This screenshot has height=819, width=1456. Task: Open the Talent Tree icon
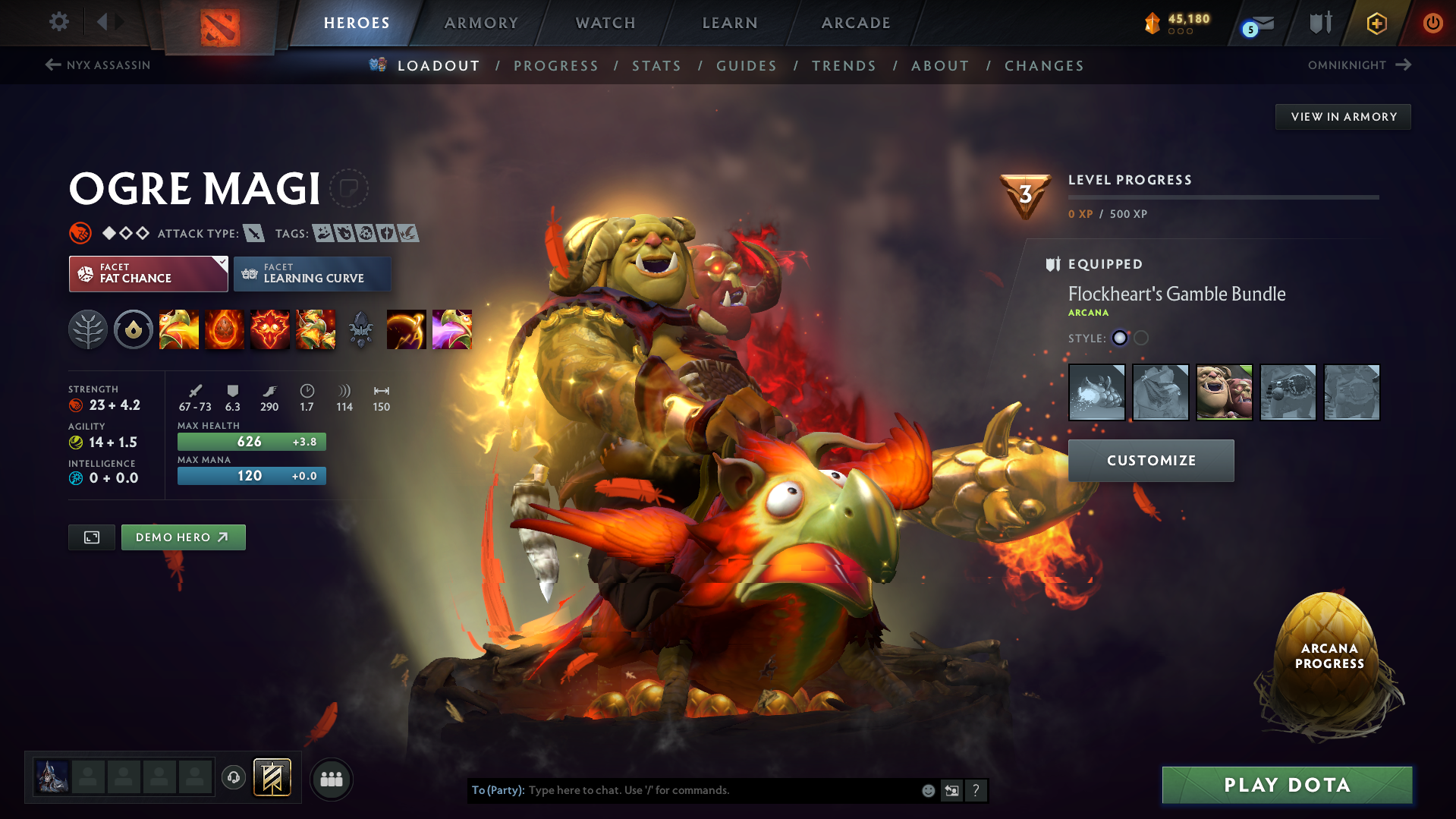tap(88, 329)
